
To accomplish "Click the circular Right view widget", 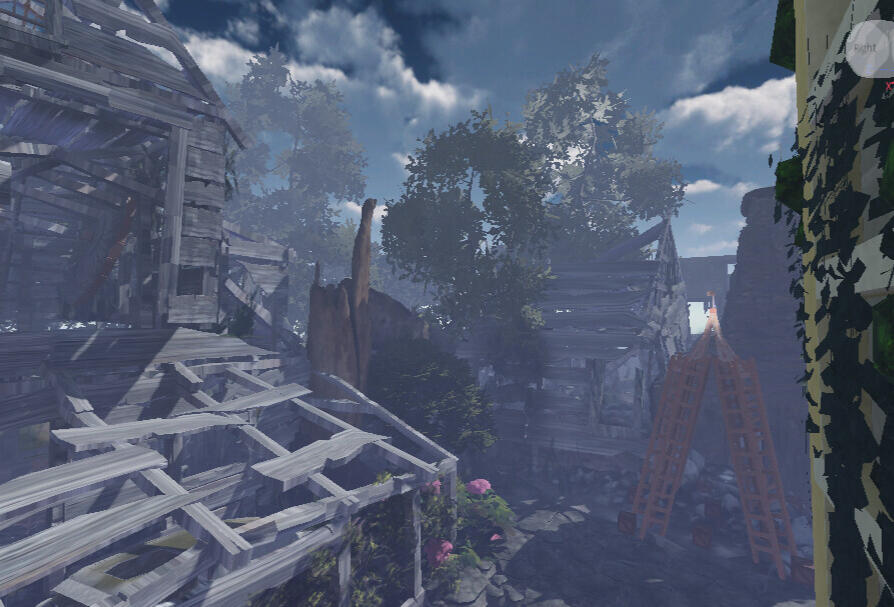I will (x=868, y=45).
